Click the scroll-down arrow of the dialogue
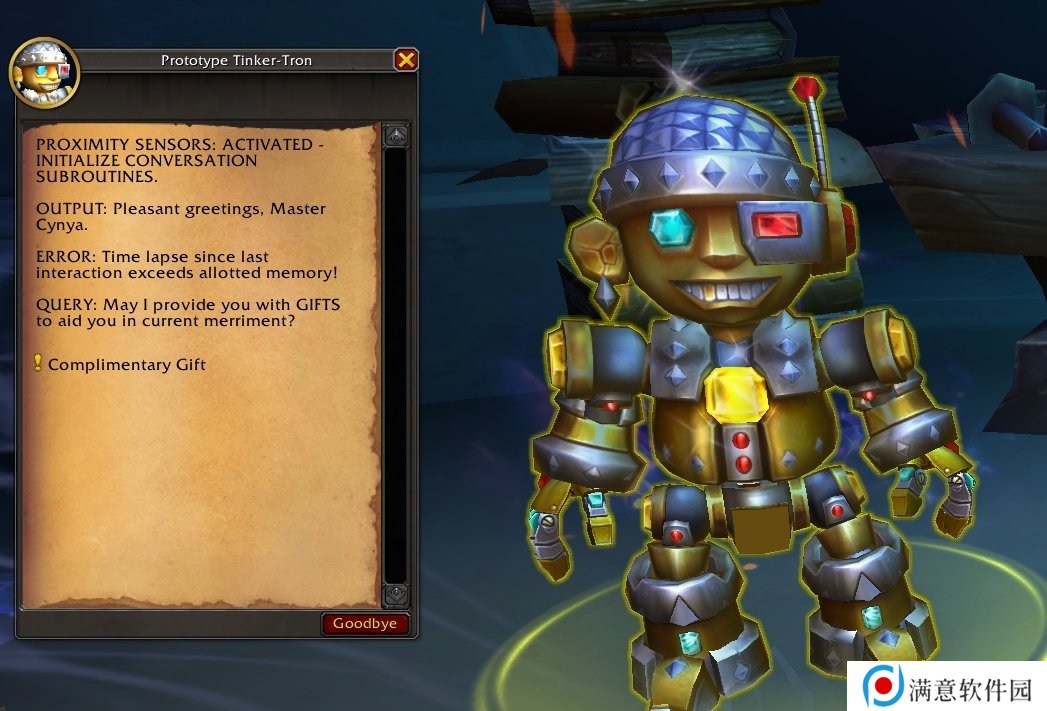 [x=396, y=595]
